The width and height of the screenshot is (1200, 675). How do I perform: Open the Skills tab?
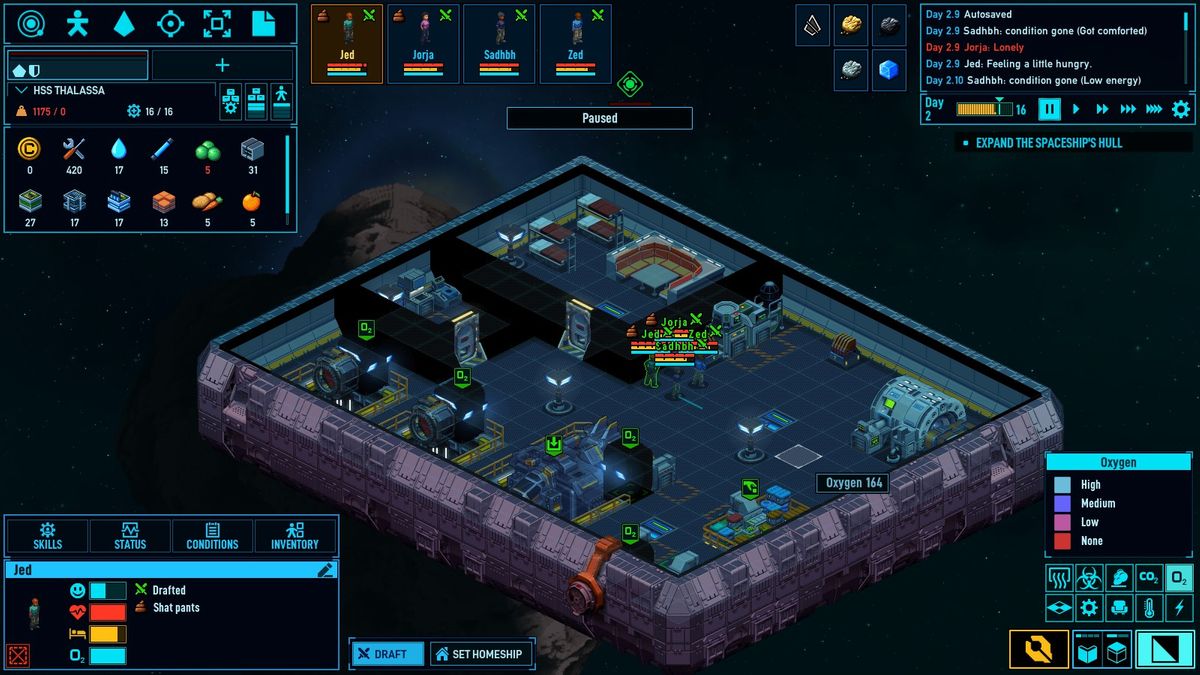coord(47,536)
